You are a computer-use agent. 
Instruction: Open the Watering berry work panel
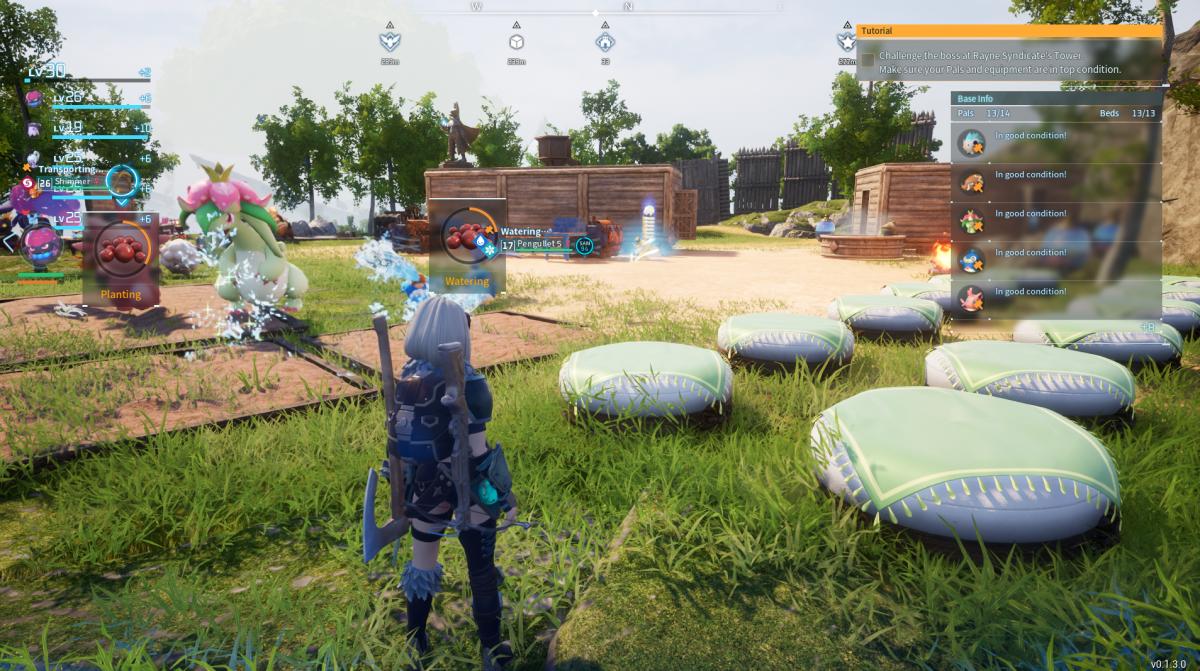pos(467,246)
